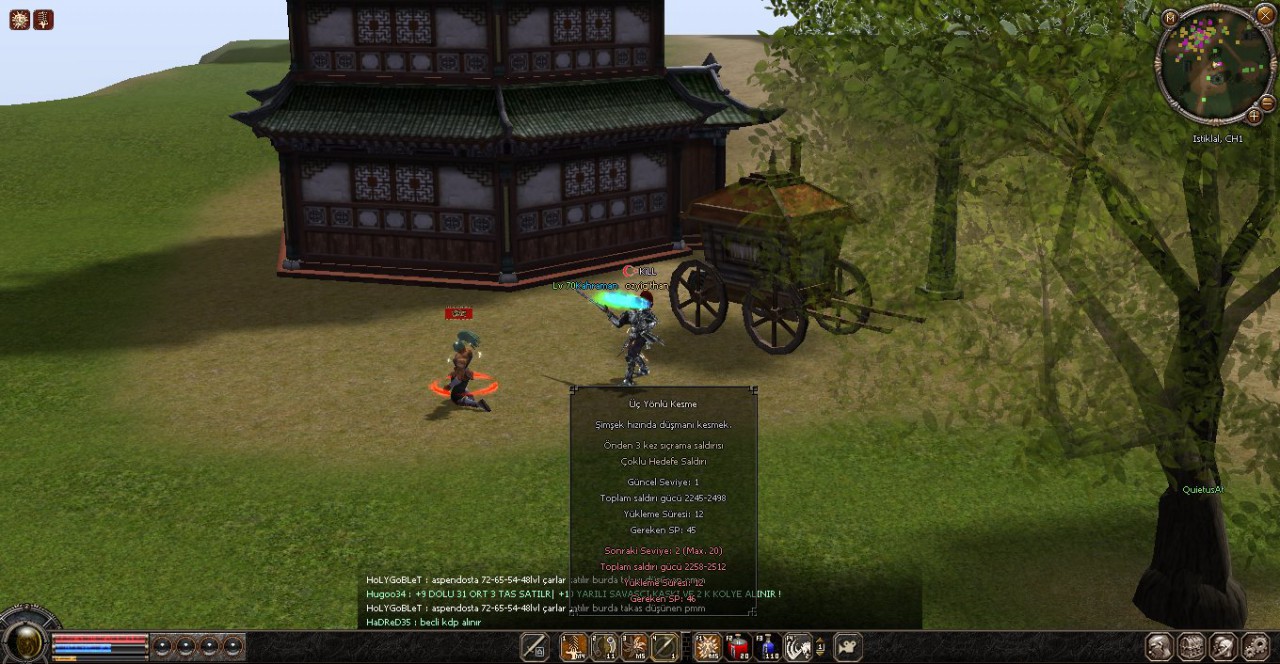Zoom out the minimap with minus button

pos(1267,103)
